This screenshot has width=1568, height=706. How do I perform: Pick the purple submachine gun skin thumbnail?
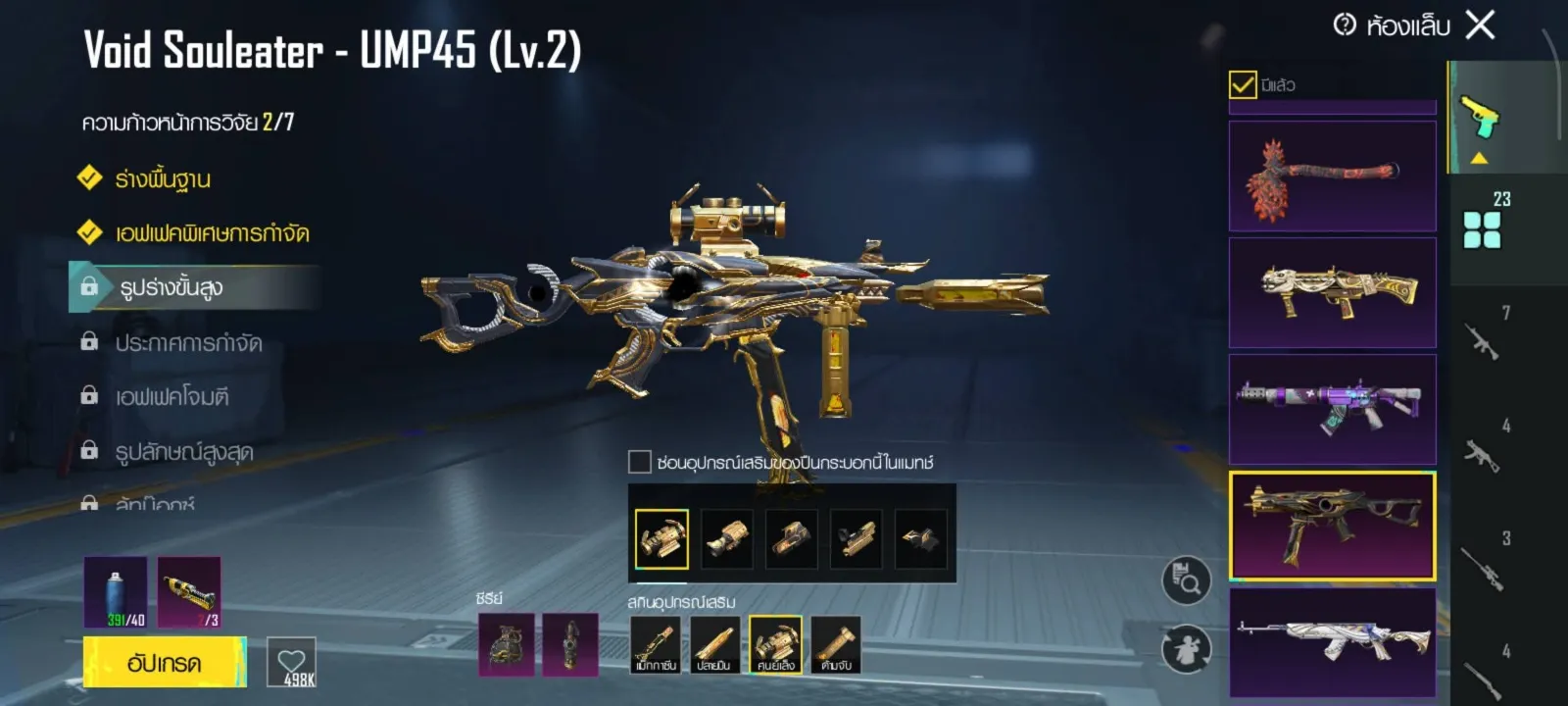pyautogui.click(x=1332, y=409)
